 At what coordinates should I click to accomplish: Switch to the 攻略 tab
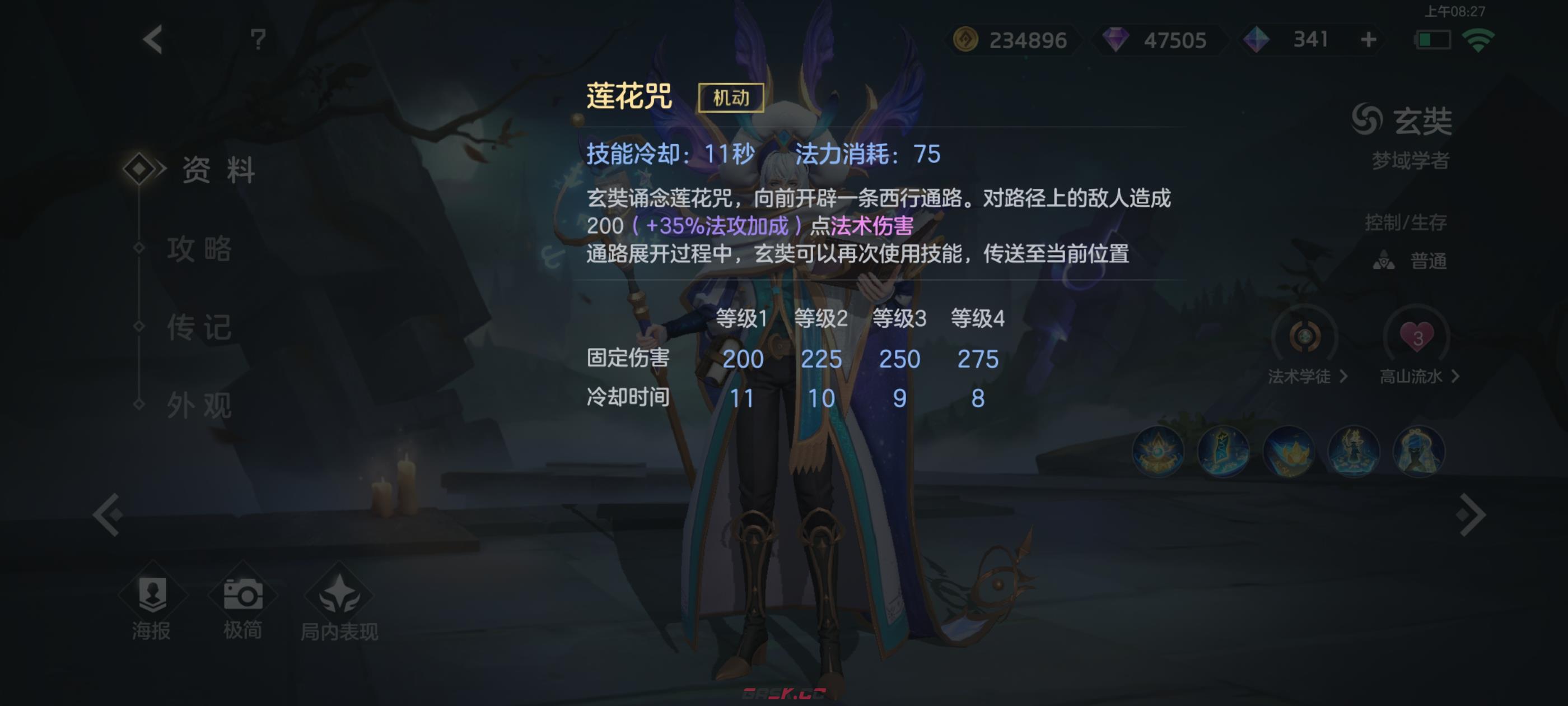[x=200, y=250]
